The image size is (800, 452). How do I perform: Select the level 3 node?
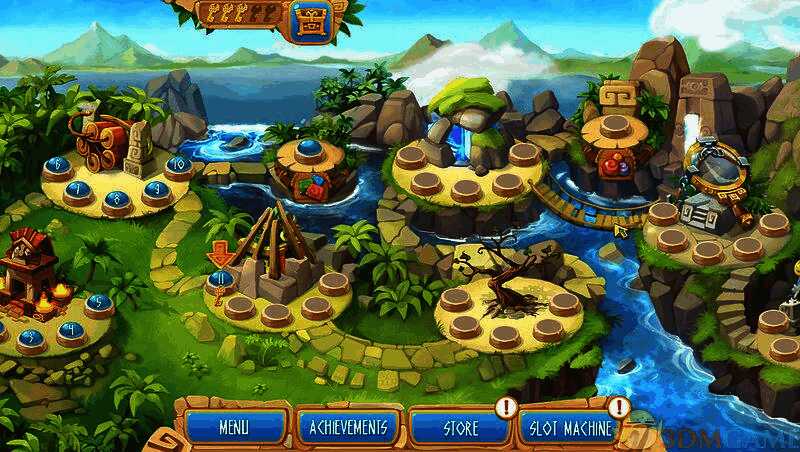[31, 338]
